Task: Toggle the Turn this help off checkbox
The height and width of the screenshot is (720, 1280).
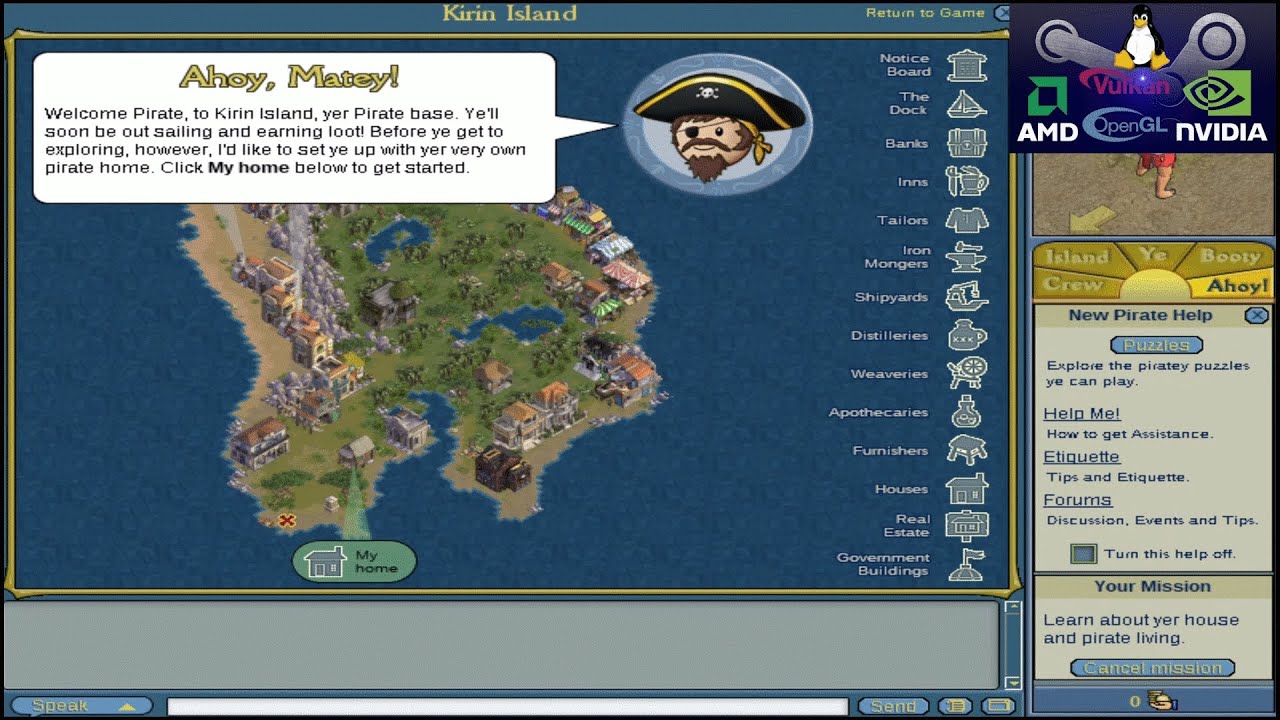Action: (1083, 554)
